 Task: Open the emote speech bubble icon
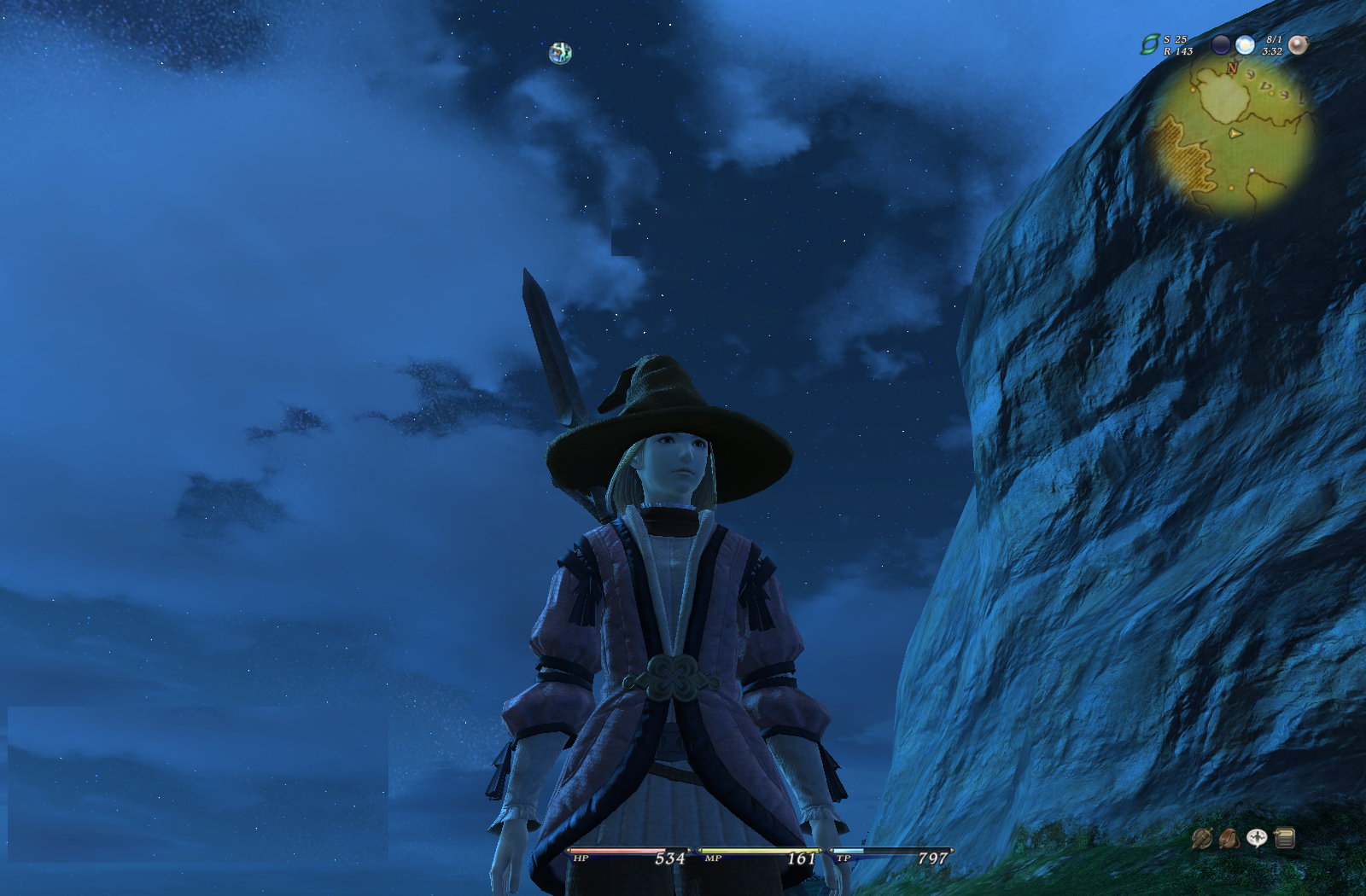coord(1257,839)
